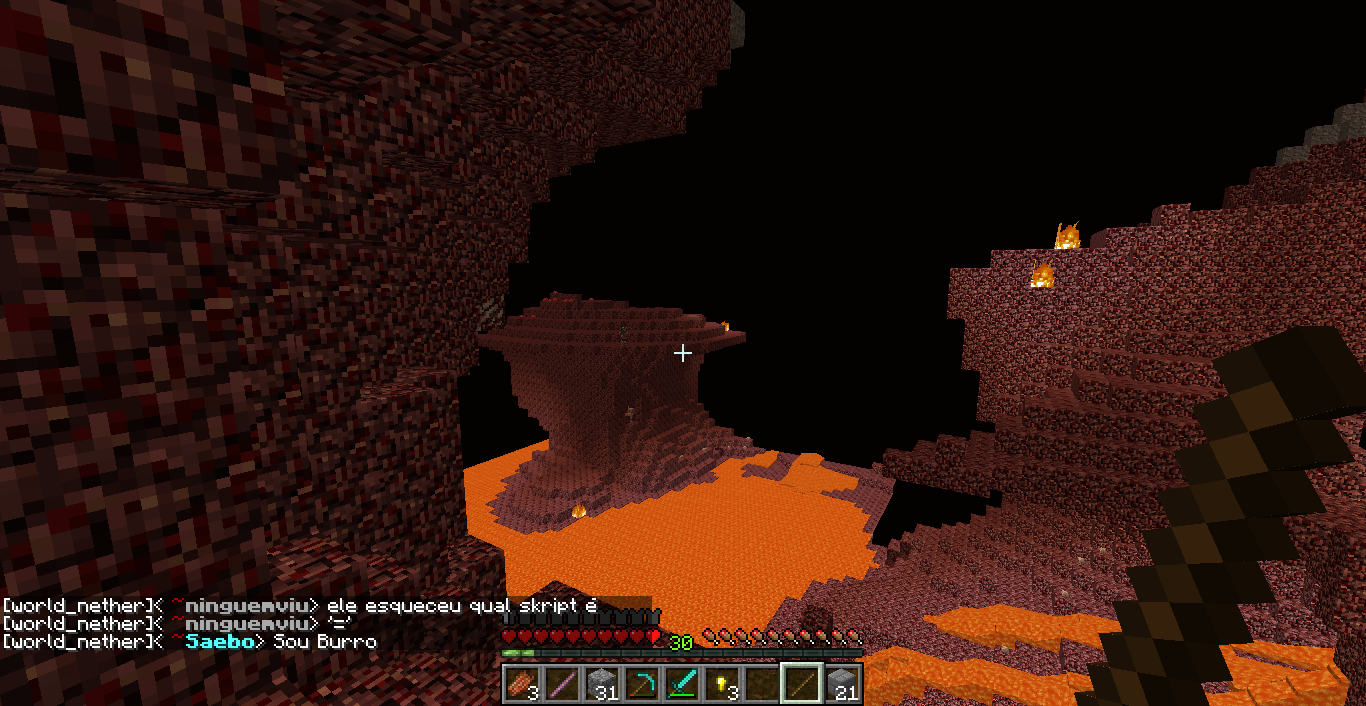Equip the diamond sword from hotbar

coord(682,684)
